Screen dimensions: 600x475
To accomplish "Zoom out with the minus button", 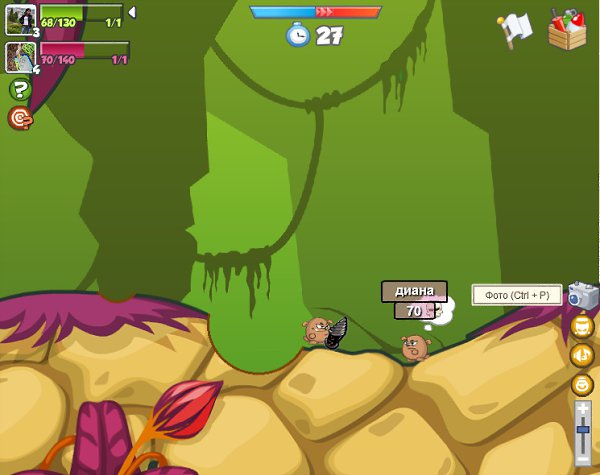I will tap(583, 458).
